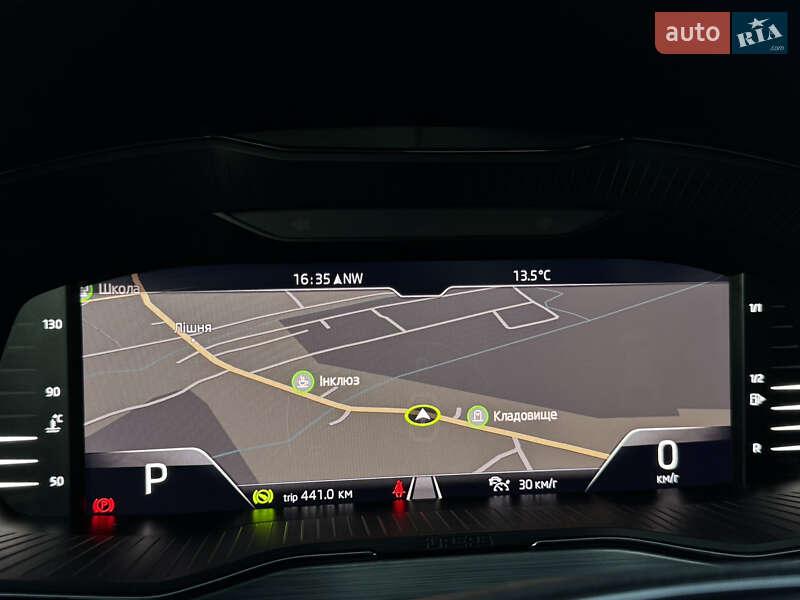The height and width of the screenshot is (600, 800).
Task: Select the vehicle position arrow on map
Action: 423,415
